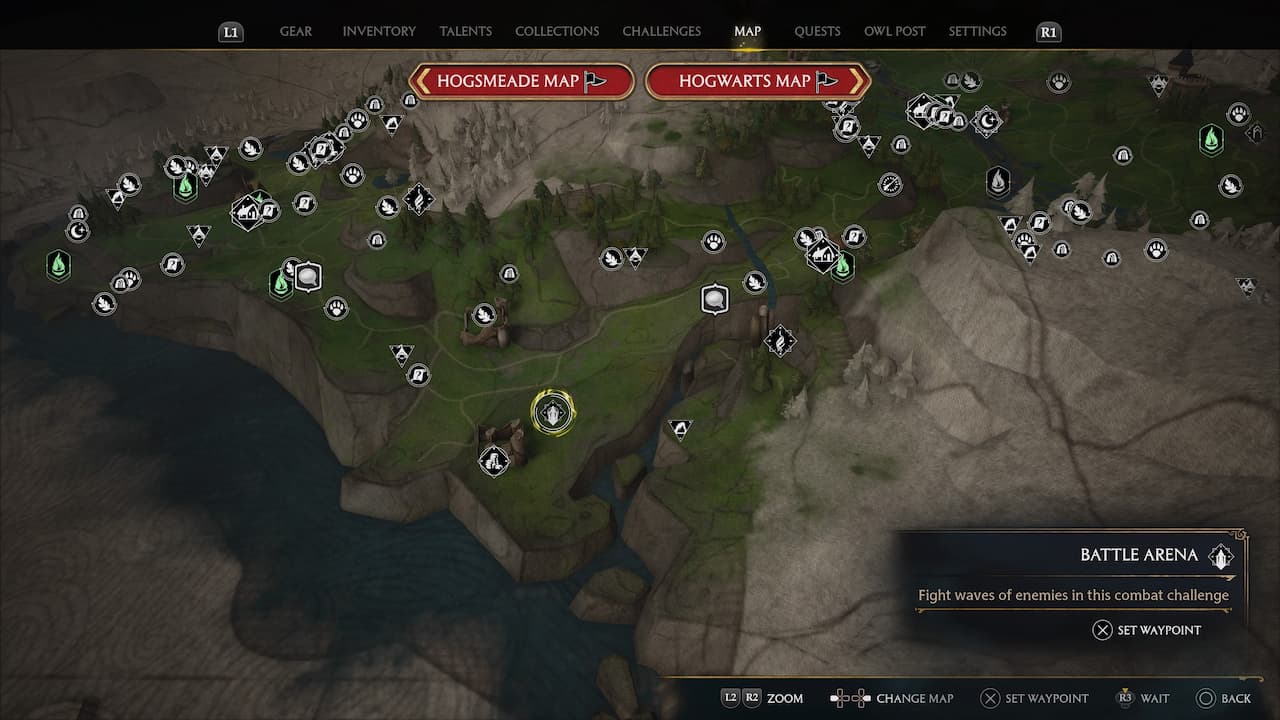Switch to the Hogsmeade Map
The image size is (1280, 720).
[522, 81]
